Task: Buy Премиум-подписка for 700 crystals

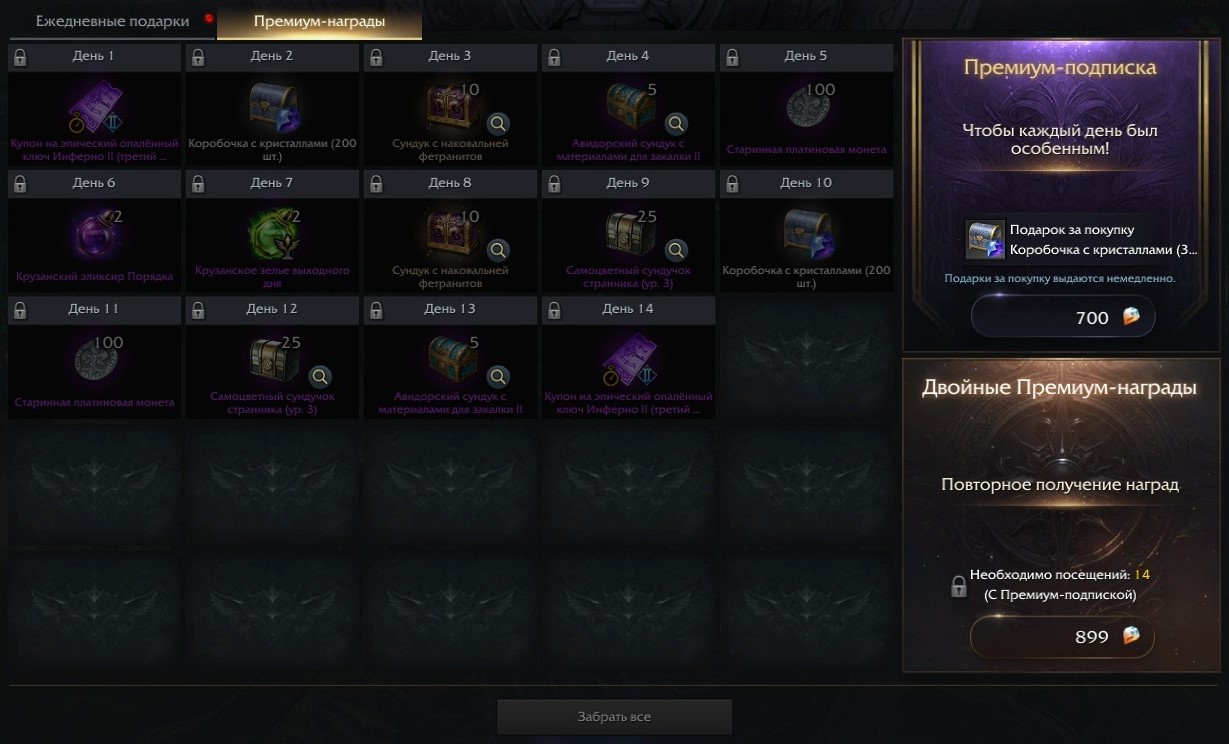Action: [1063, 318]
